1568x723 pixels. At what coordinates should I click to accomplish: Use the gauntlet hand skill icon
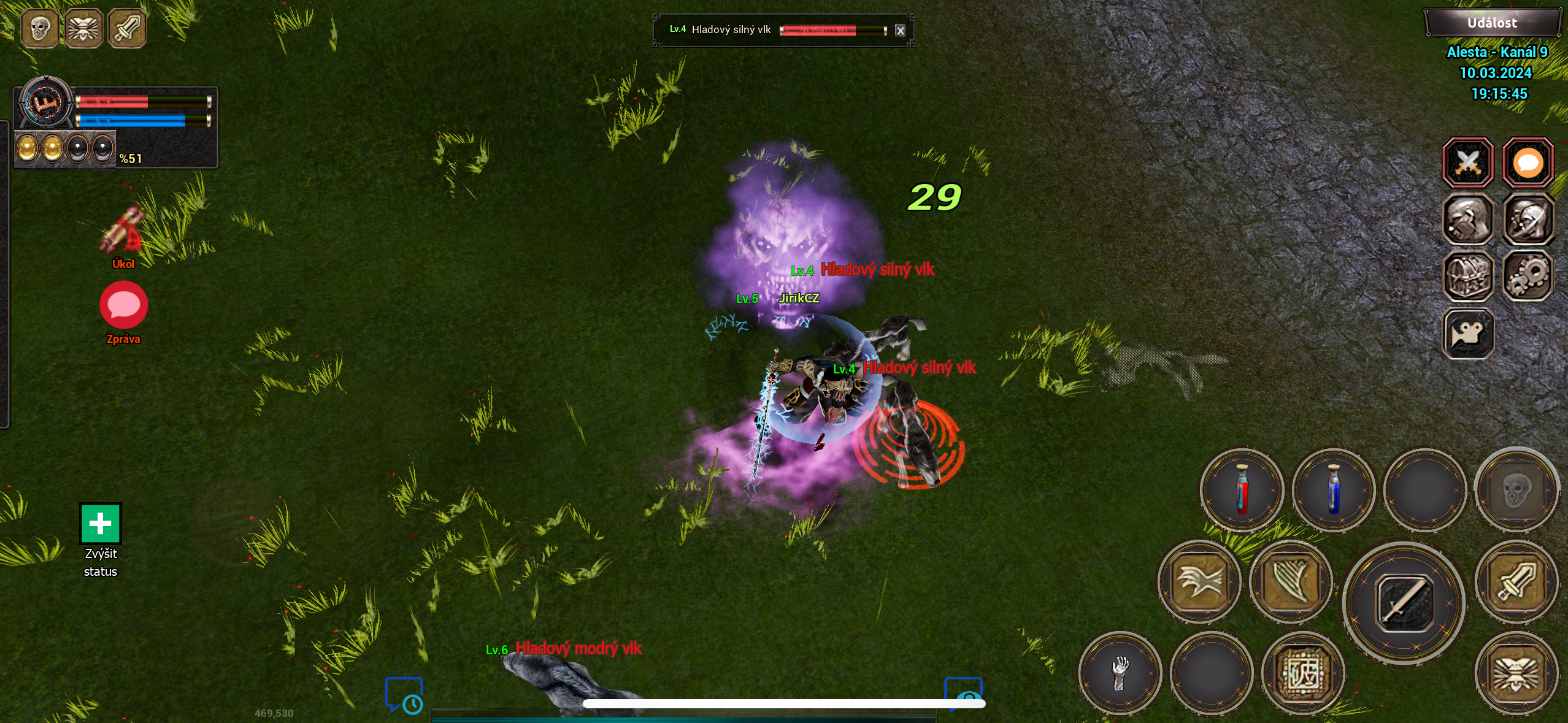pos(1120,673)
